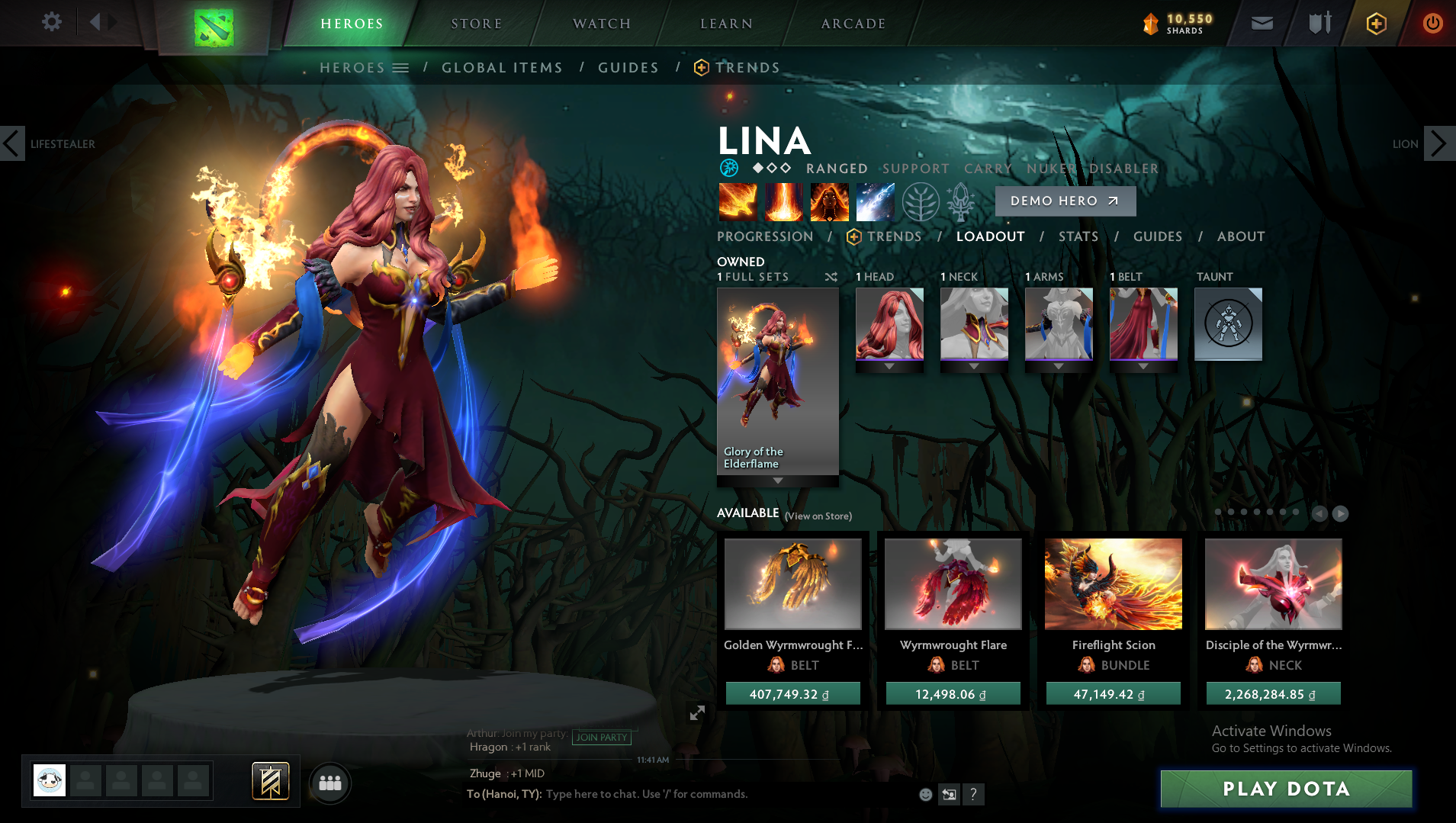Open Lina's talent tree icon

[921, 201]
